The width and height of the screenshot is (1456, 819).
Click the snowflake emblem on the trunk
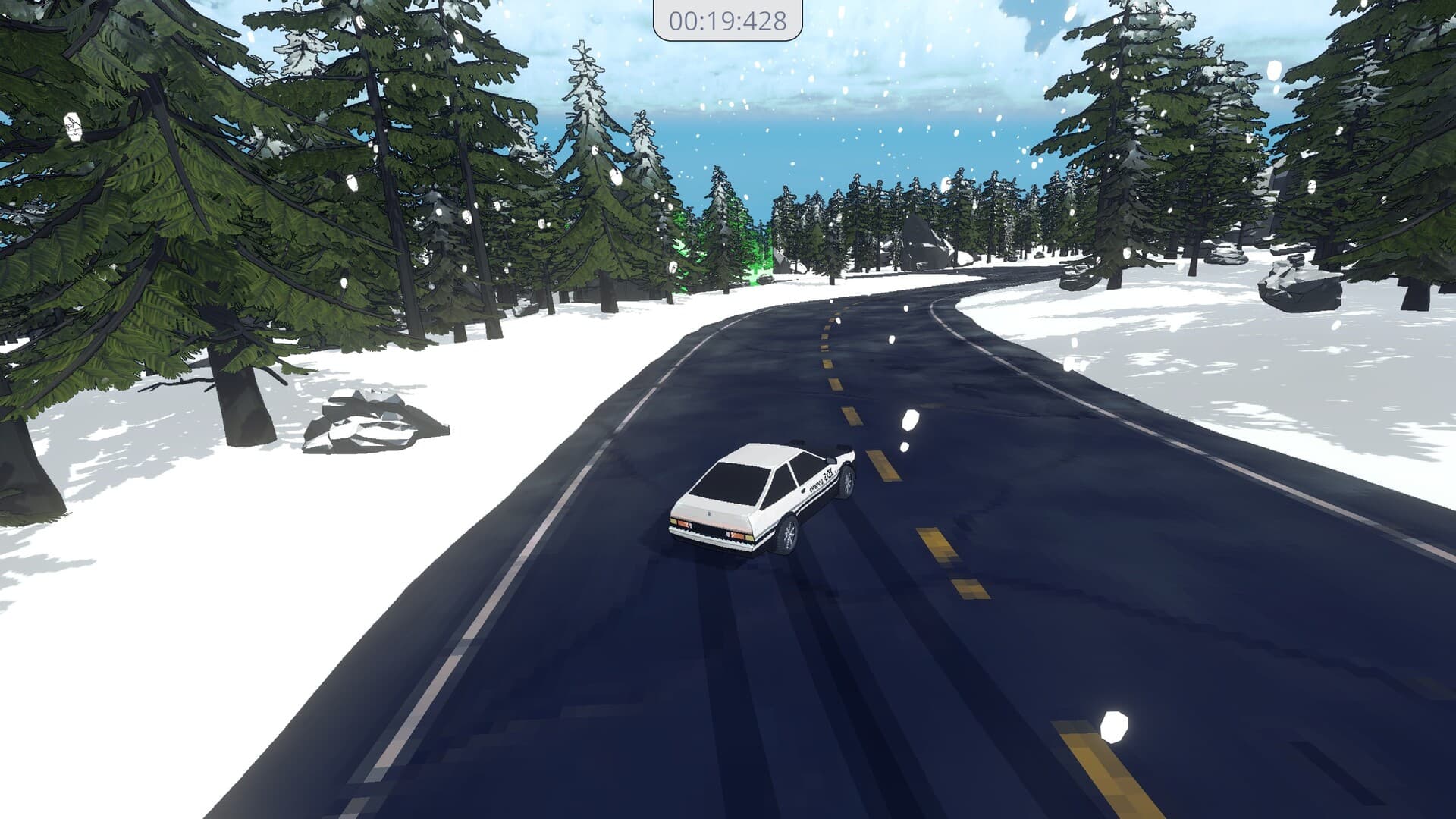pos(710,514)
